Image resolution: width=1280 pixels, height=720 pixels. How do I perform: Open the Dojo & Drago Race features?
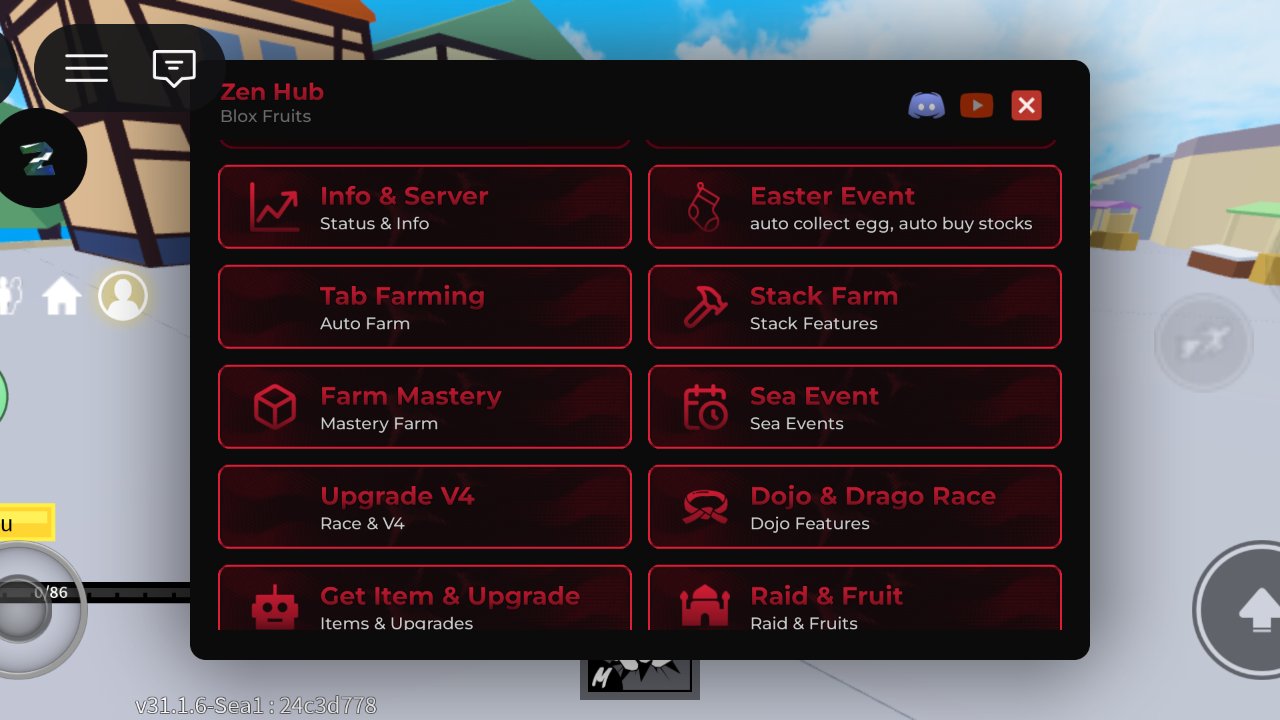854,507
